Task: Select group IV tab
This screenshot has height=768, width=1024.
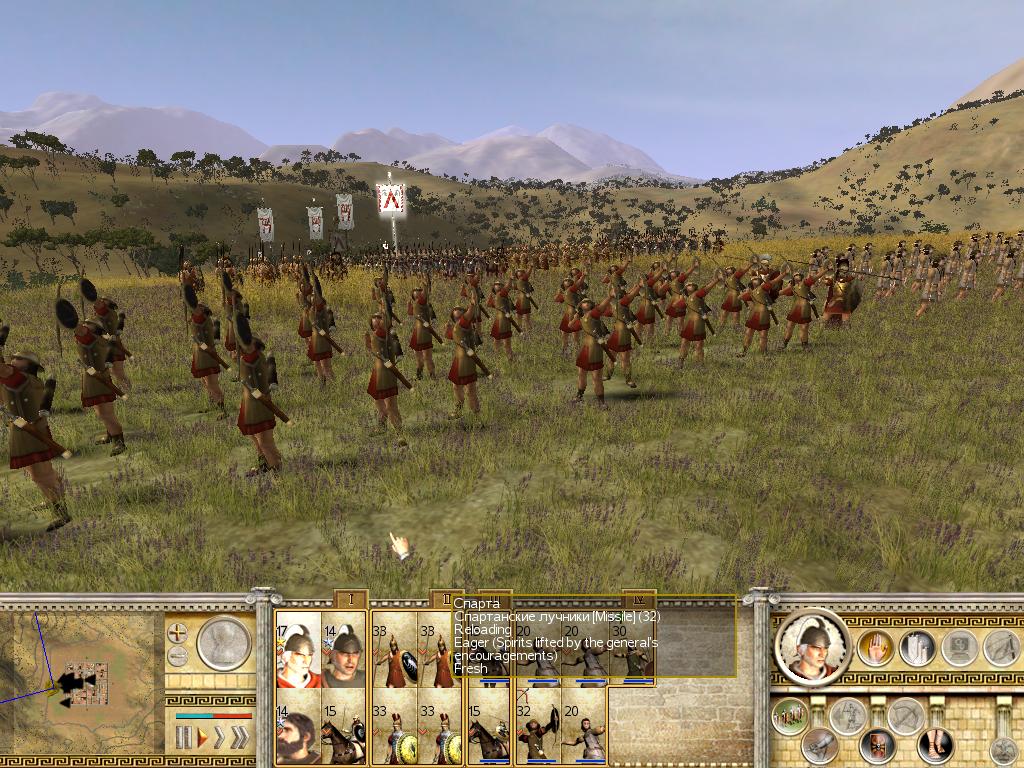Action: 639,599
